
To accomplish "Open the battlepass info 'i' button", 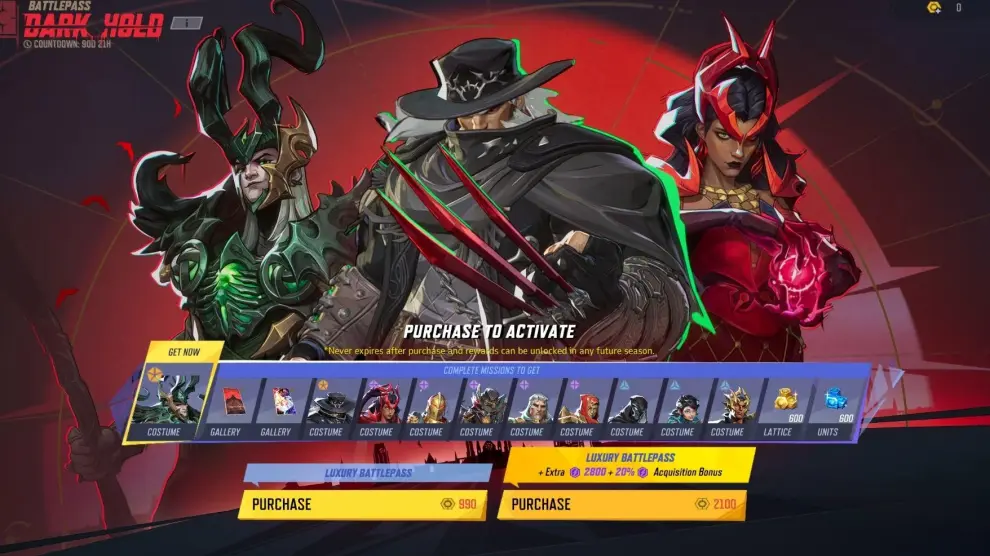I will tap(186, 23).
